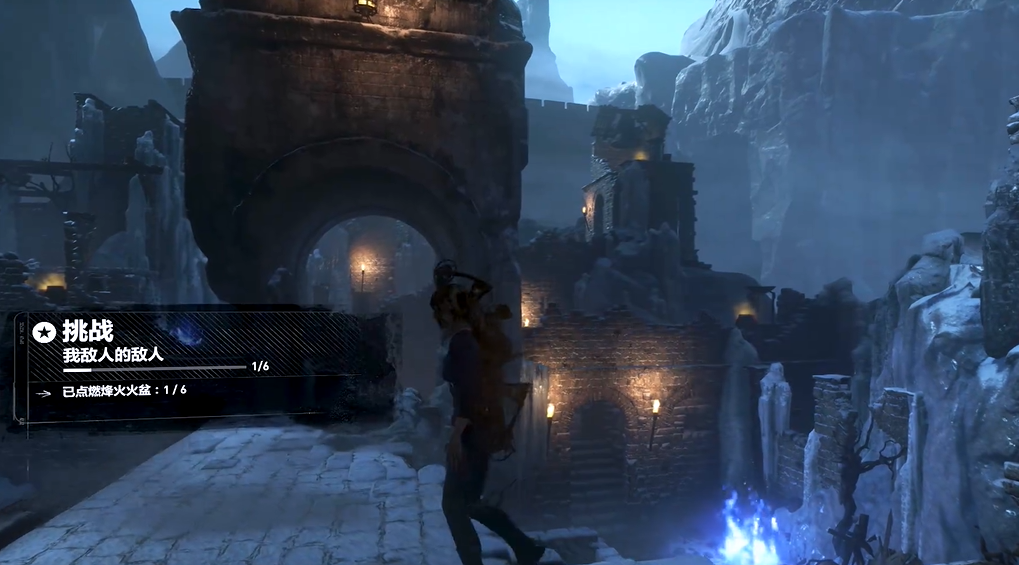Click the star icon beside 挑战

43,332
